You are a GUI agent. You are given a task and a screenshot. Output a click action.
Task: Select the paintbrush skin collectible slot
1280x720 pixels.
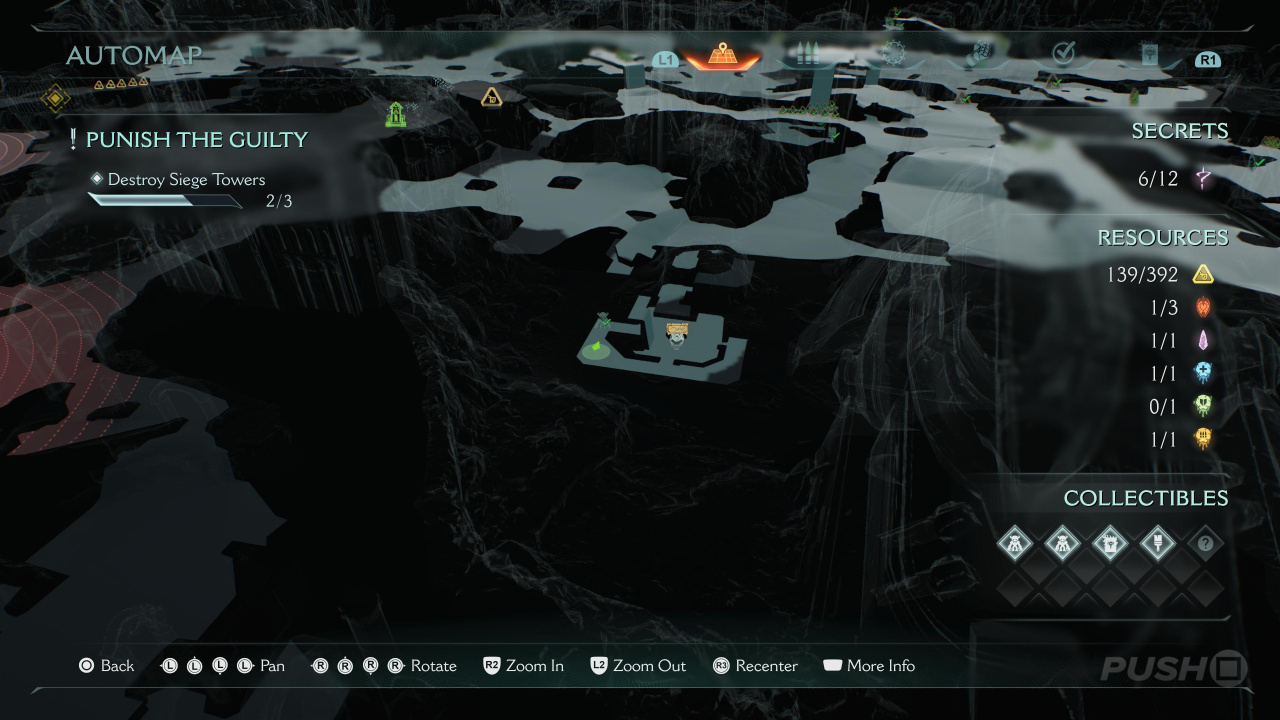1157,544
